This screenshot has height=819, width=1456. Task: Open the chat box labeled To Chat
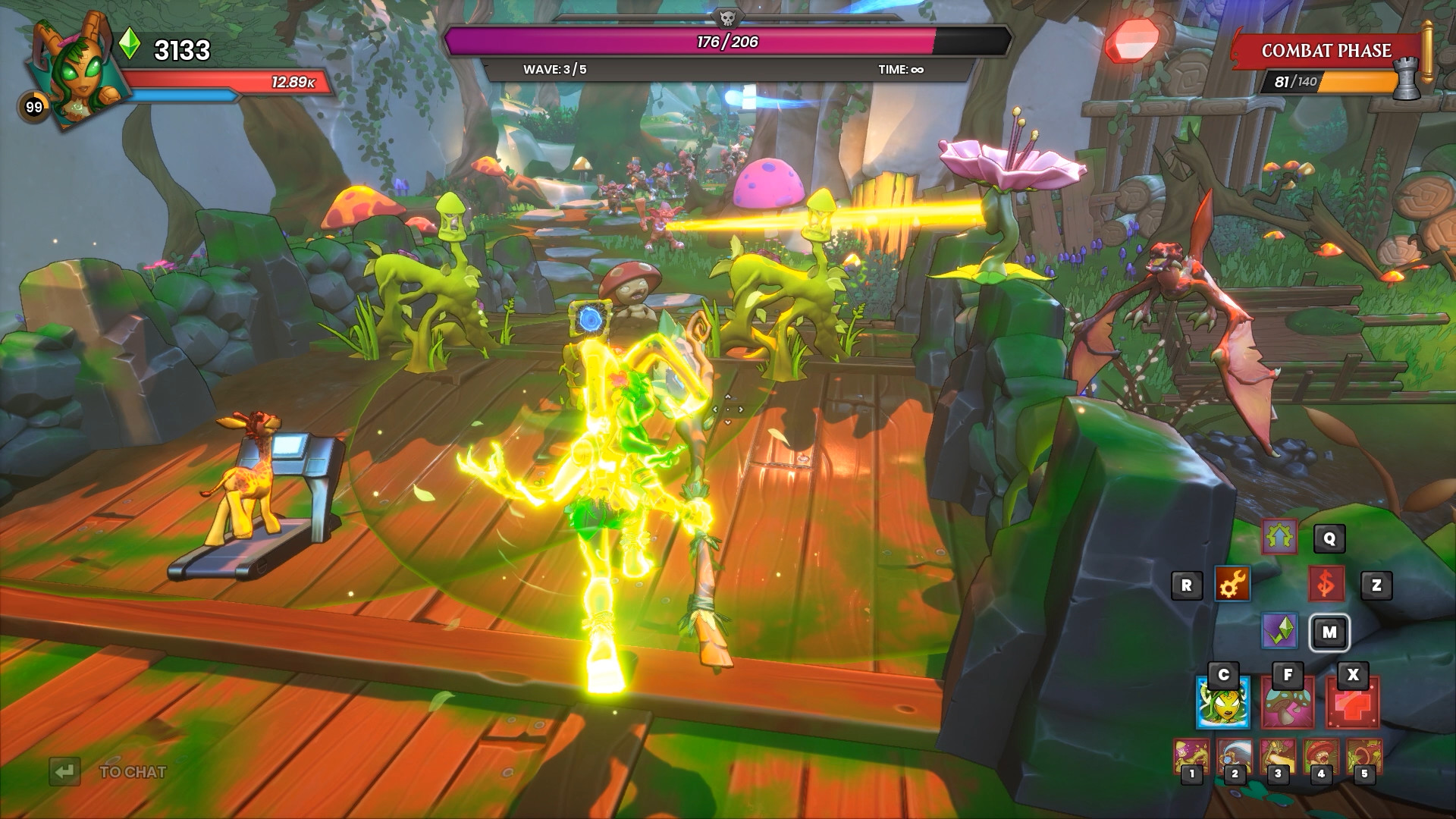[132, 772]
